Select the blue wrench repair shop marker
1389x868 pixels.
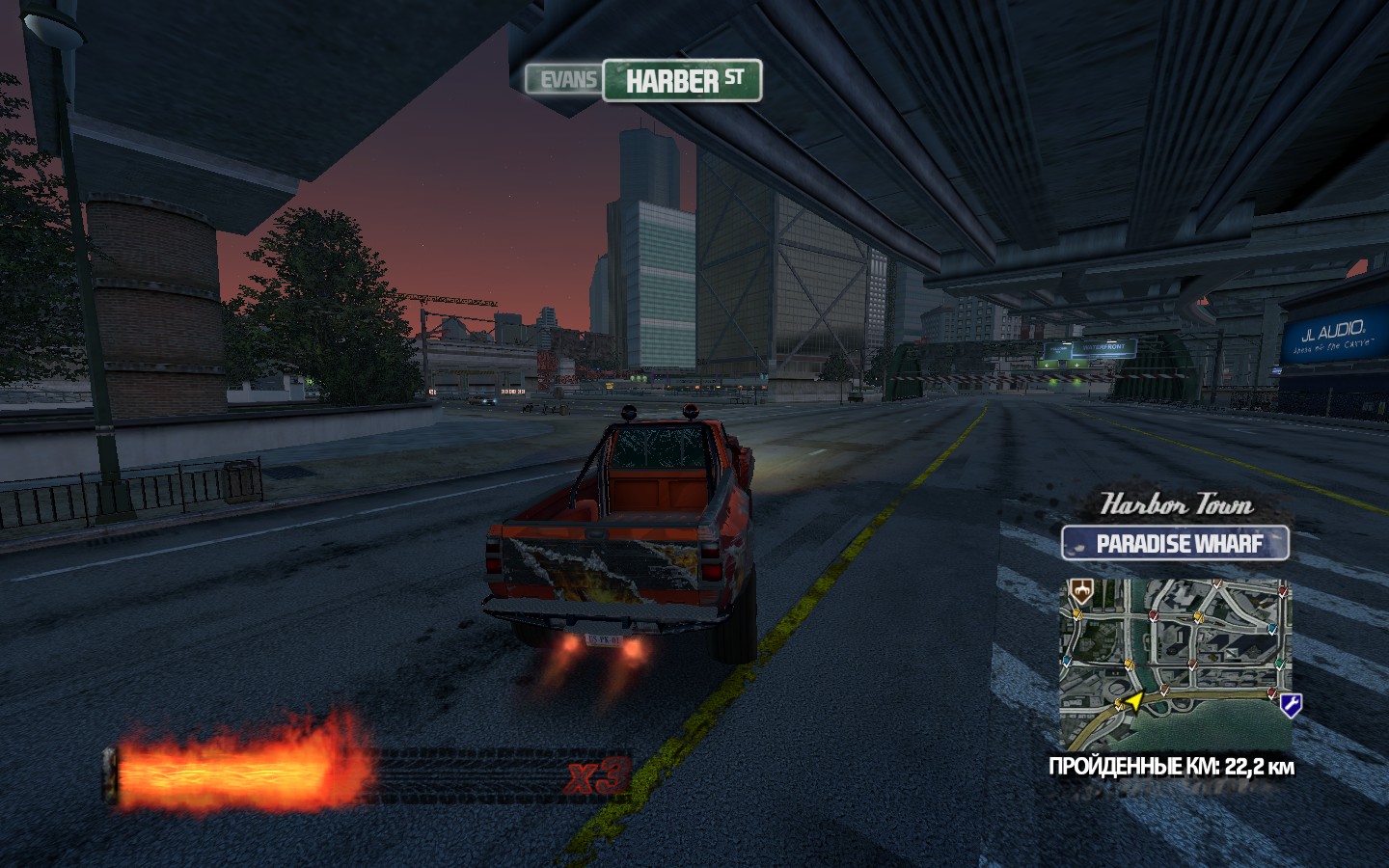pyautogui.click(x=1291, y=705)
